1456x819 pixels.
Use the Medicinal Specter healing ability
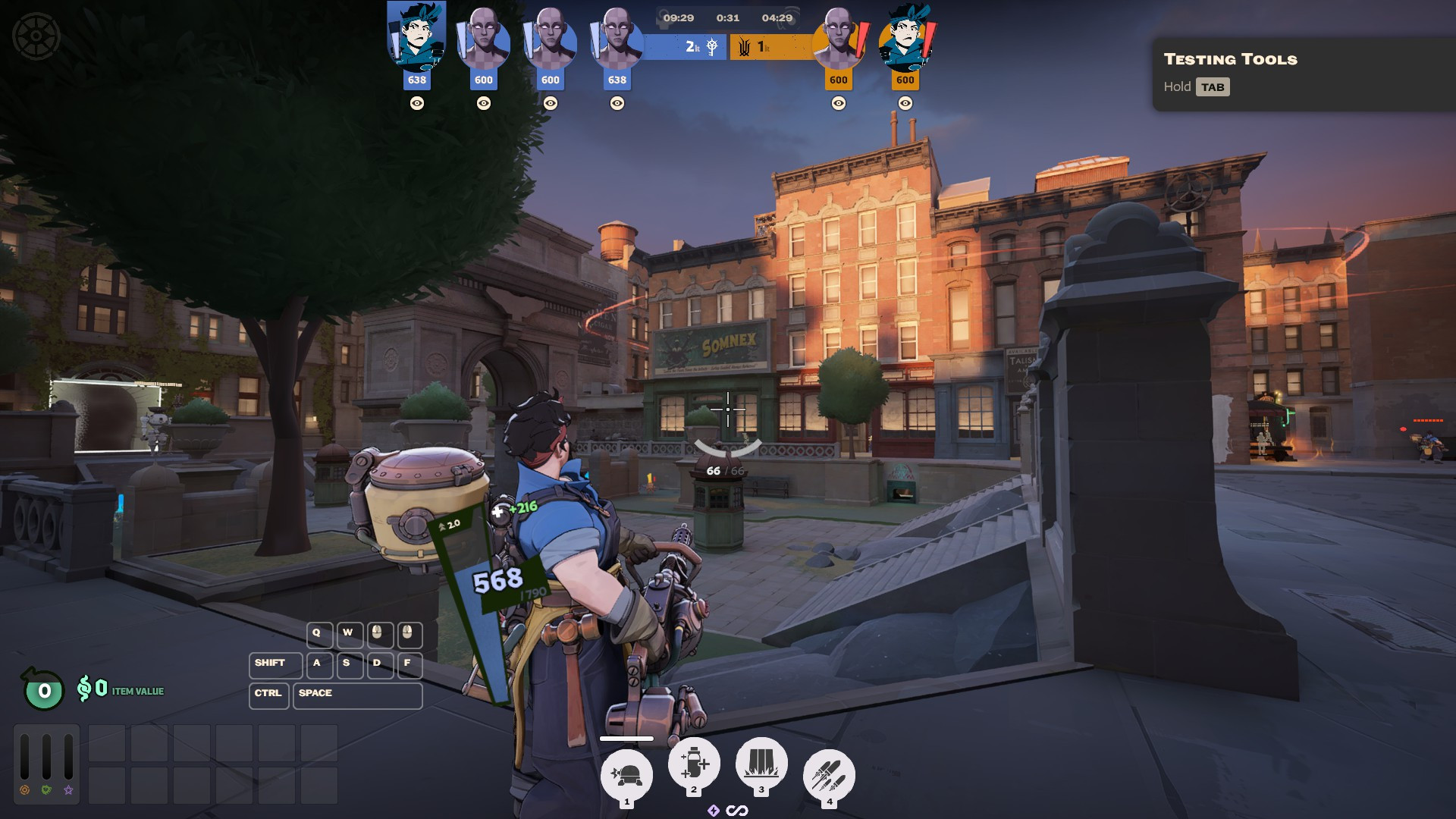pos(694,763)
